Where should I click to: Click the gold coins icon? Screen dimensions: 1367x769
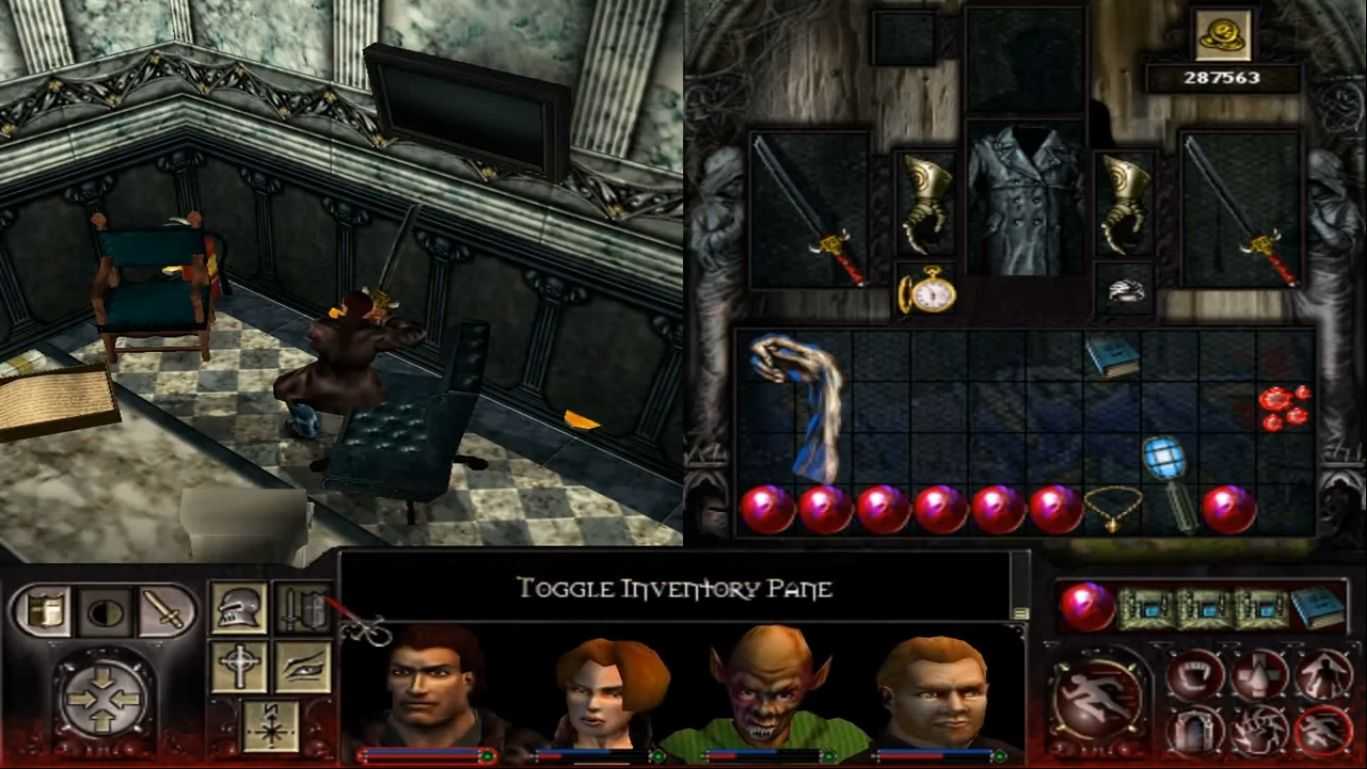1223,35
